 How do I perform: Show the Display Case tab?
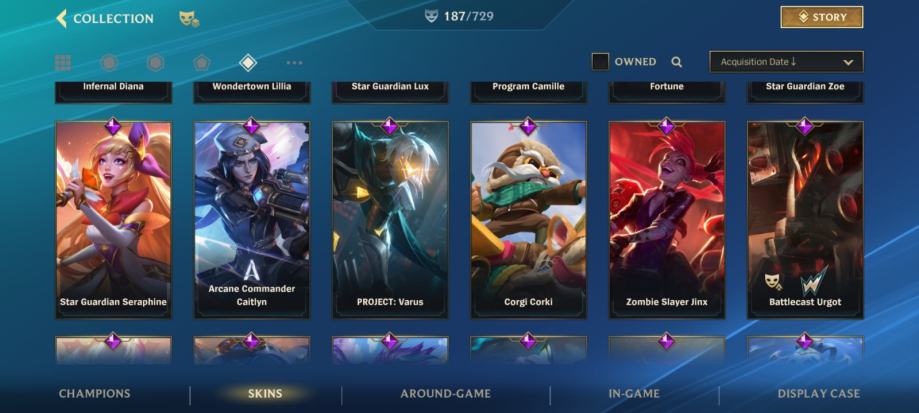pyautogui.click(x=818, y=394)
